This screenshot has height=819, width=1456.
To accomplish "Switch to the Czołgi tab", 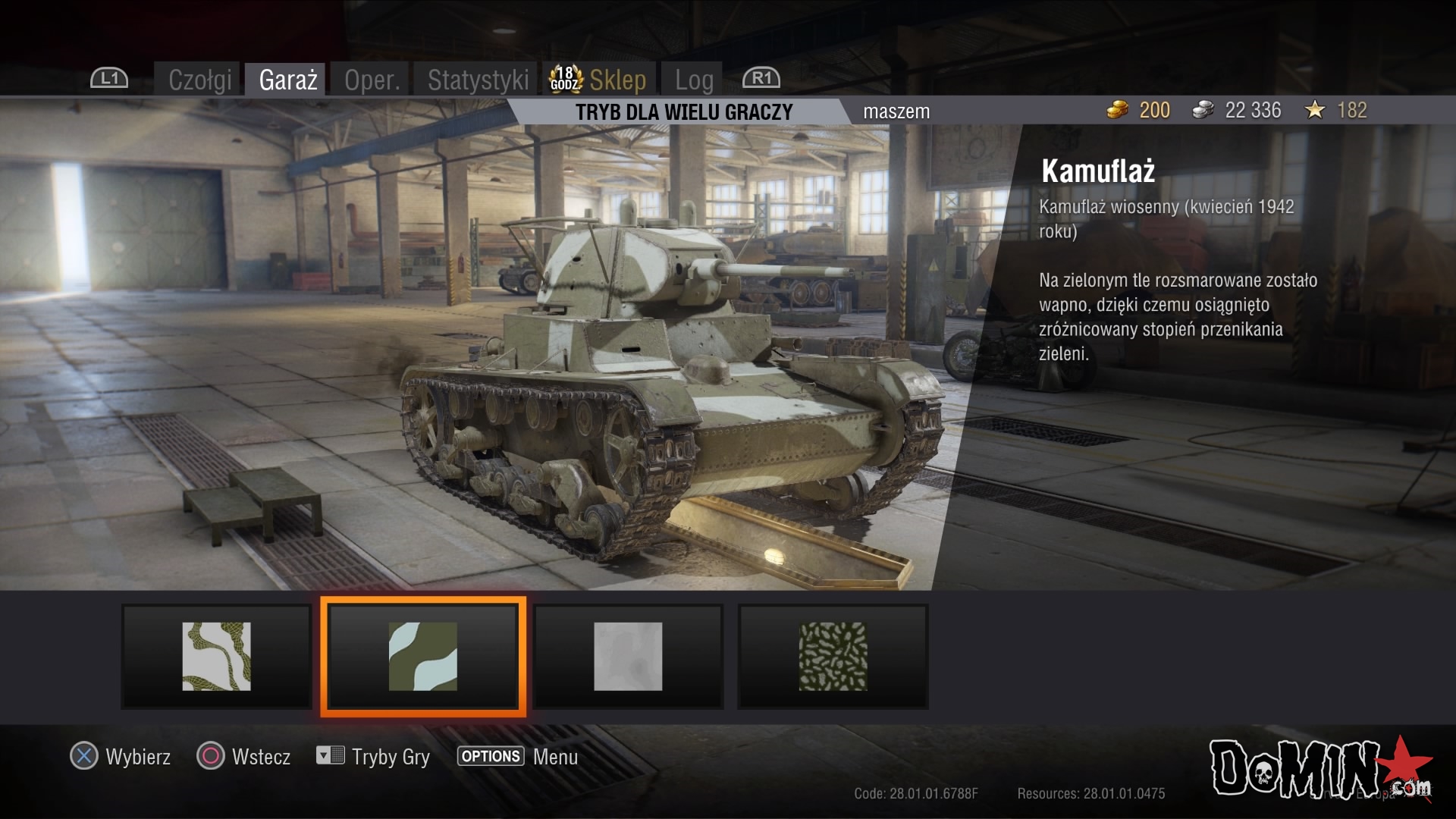I will (199, 80).
